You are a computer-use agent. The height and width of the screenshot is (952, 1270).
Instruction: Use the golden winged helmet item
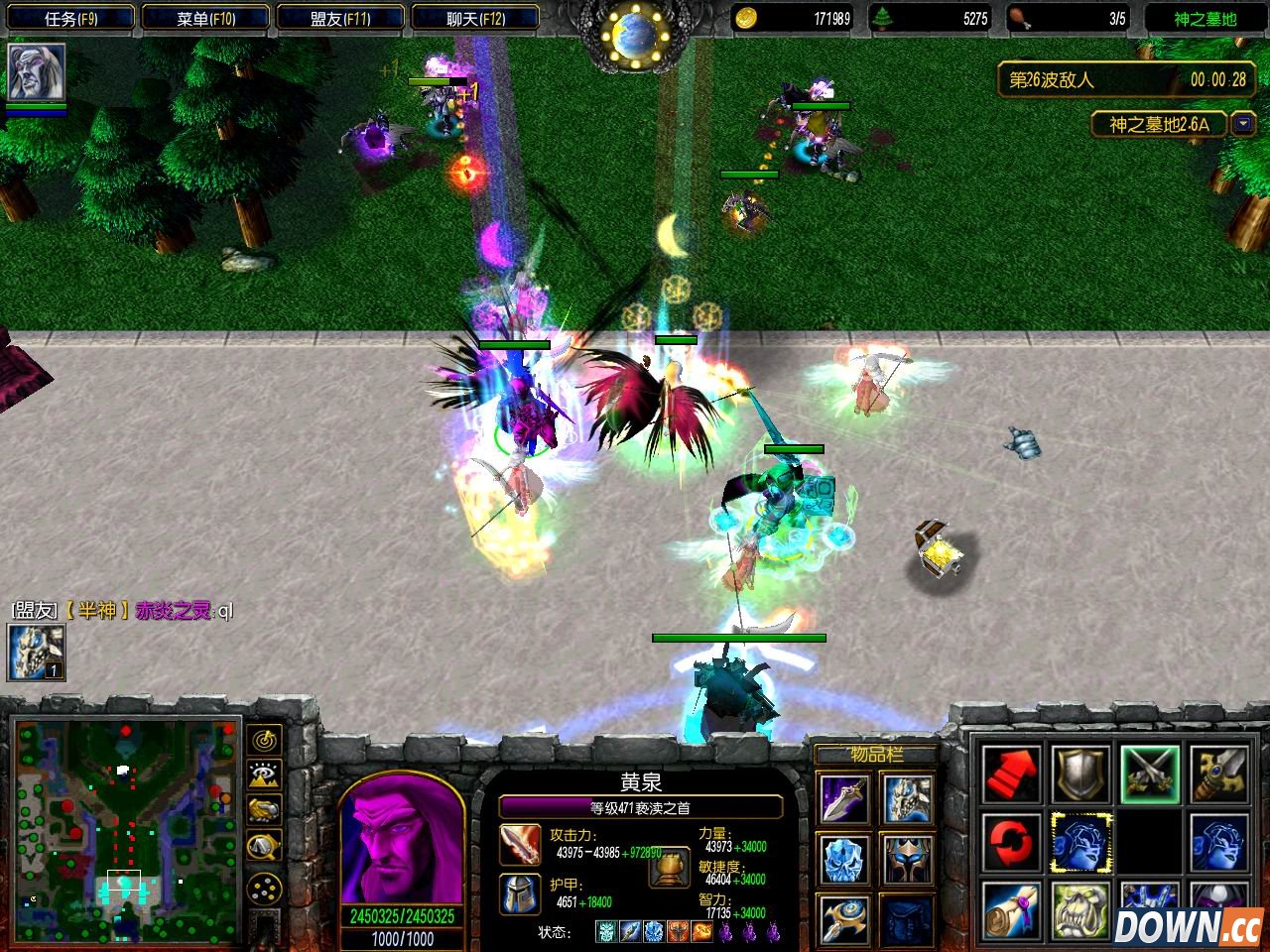coord(906,859)
